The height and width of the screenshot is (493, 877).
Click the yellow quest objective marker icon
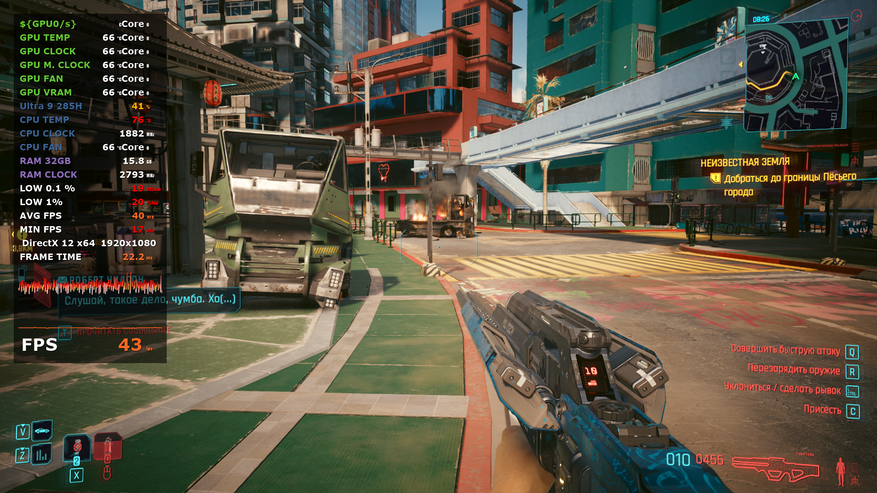[x=715, y=177]
